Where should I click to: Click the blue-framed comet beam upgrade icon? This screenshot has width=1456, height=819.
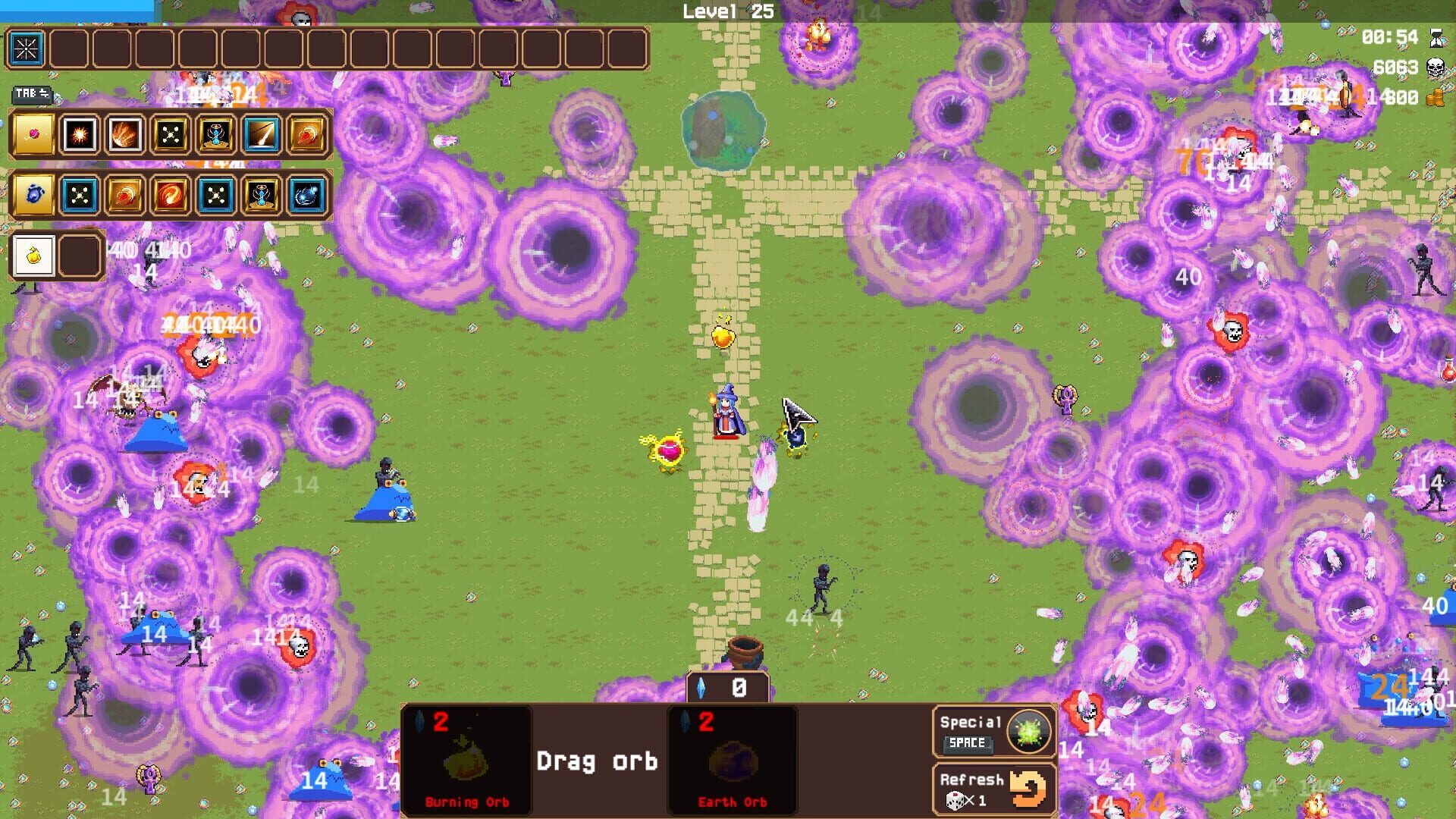point(261,134)
